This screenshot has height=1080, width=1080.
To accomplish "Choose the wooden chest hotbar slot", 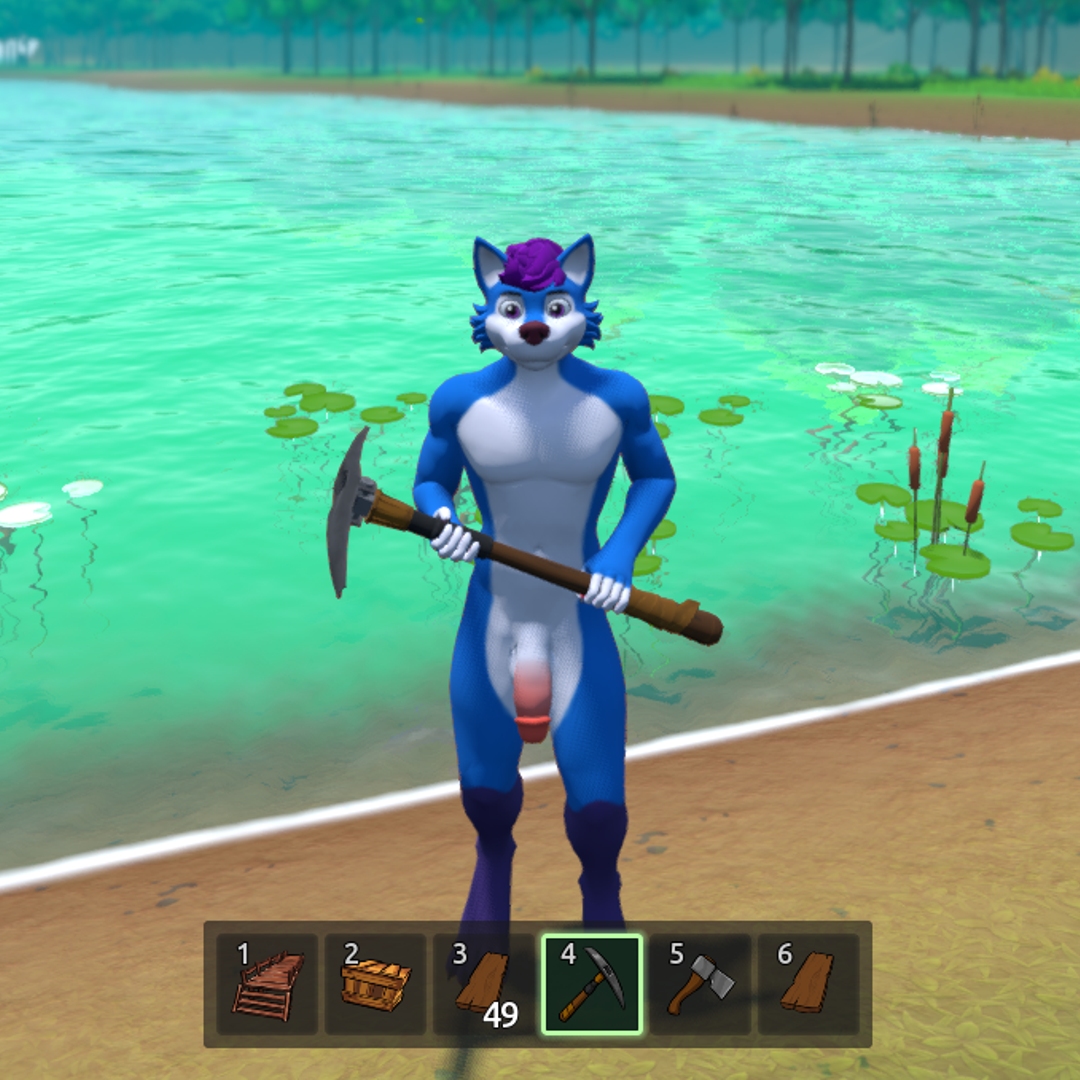I will click(375, 984).
